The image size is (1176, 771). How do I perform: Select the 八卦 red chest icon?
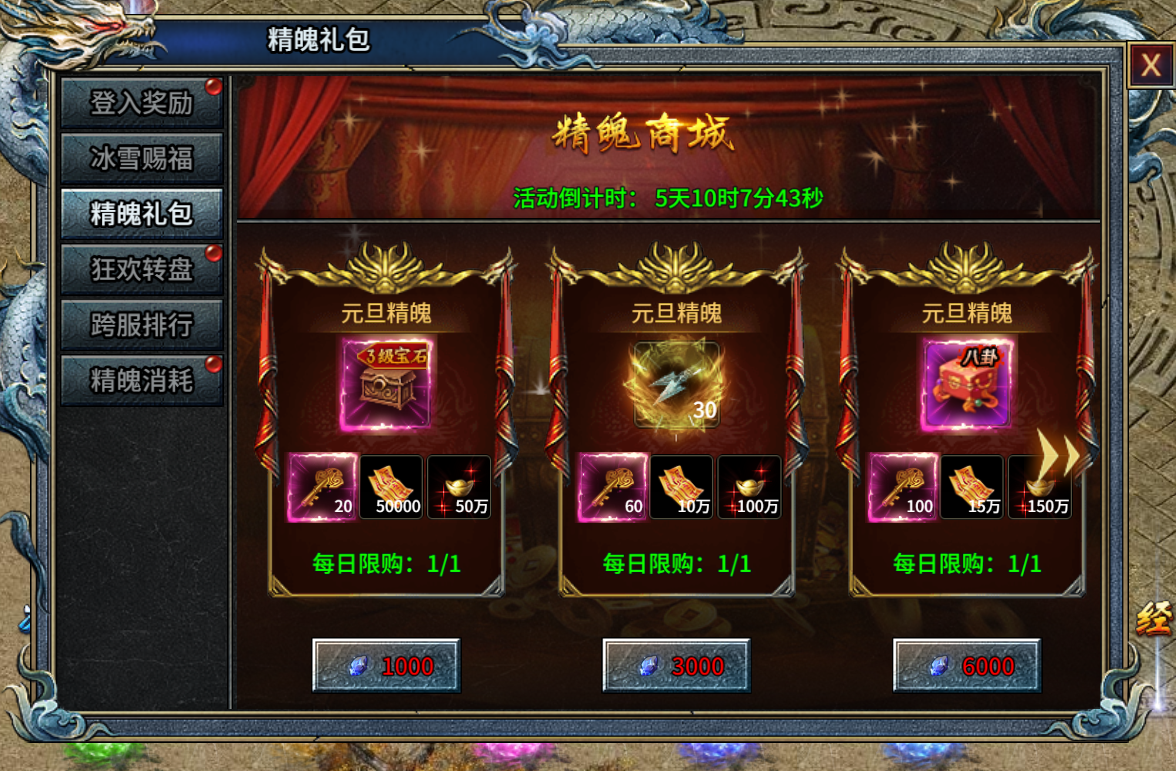point(967,384)
